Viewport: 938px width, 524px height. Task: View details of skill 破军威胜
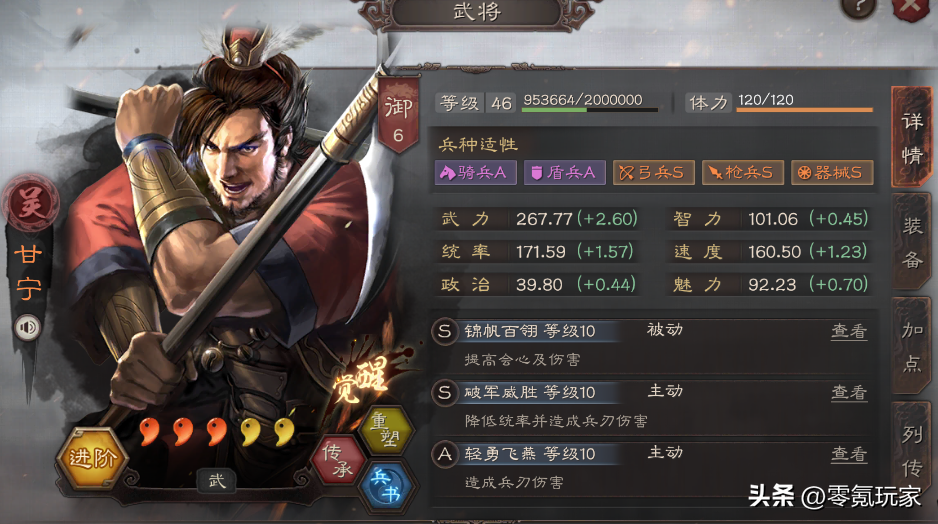tap(848, 393)
